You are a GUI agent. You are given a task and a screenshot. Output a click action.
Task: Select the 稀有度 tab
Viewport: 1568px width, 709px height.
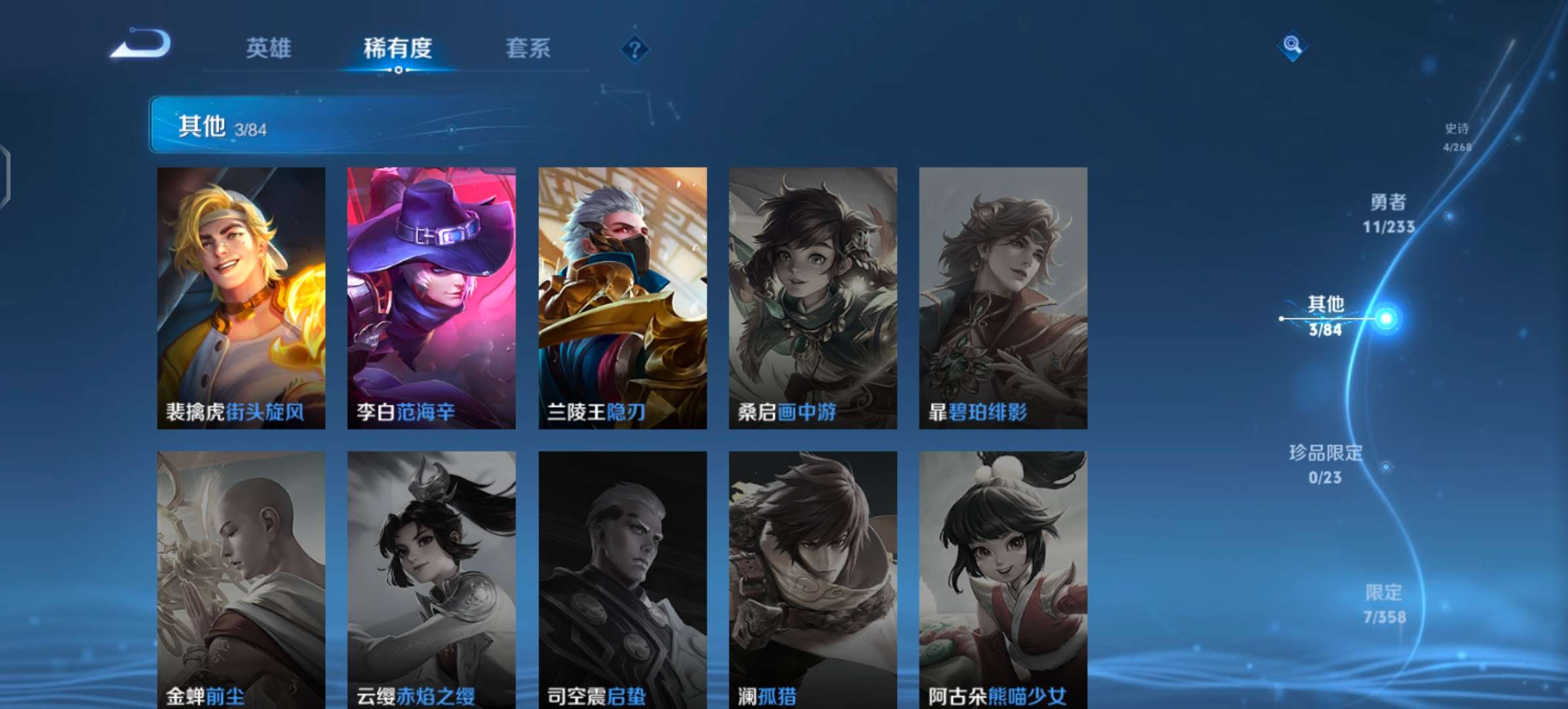tap(397, 48)
